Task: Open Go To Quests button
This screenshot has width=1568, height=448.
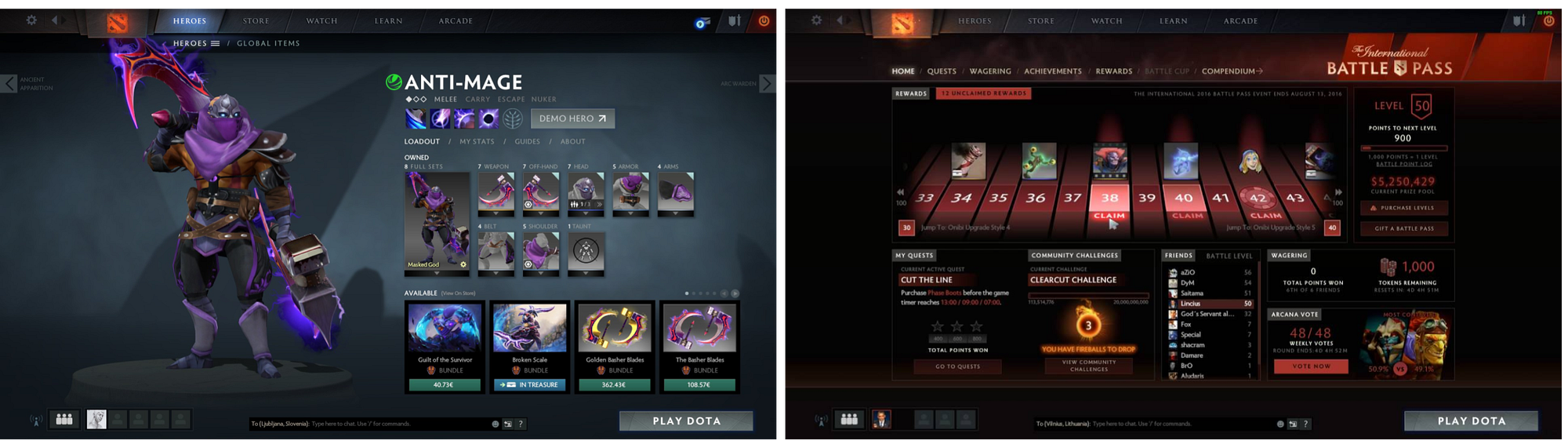Action: [957, 366]
